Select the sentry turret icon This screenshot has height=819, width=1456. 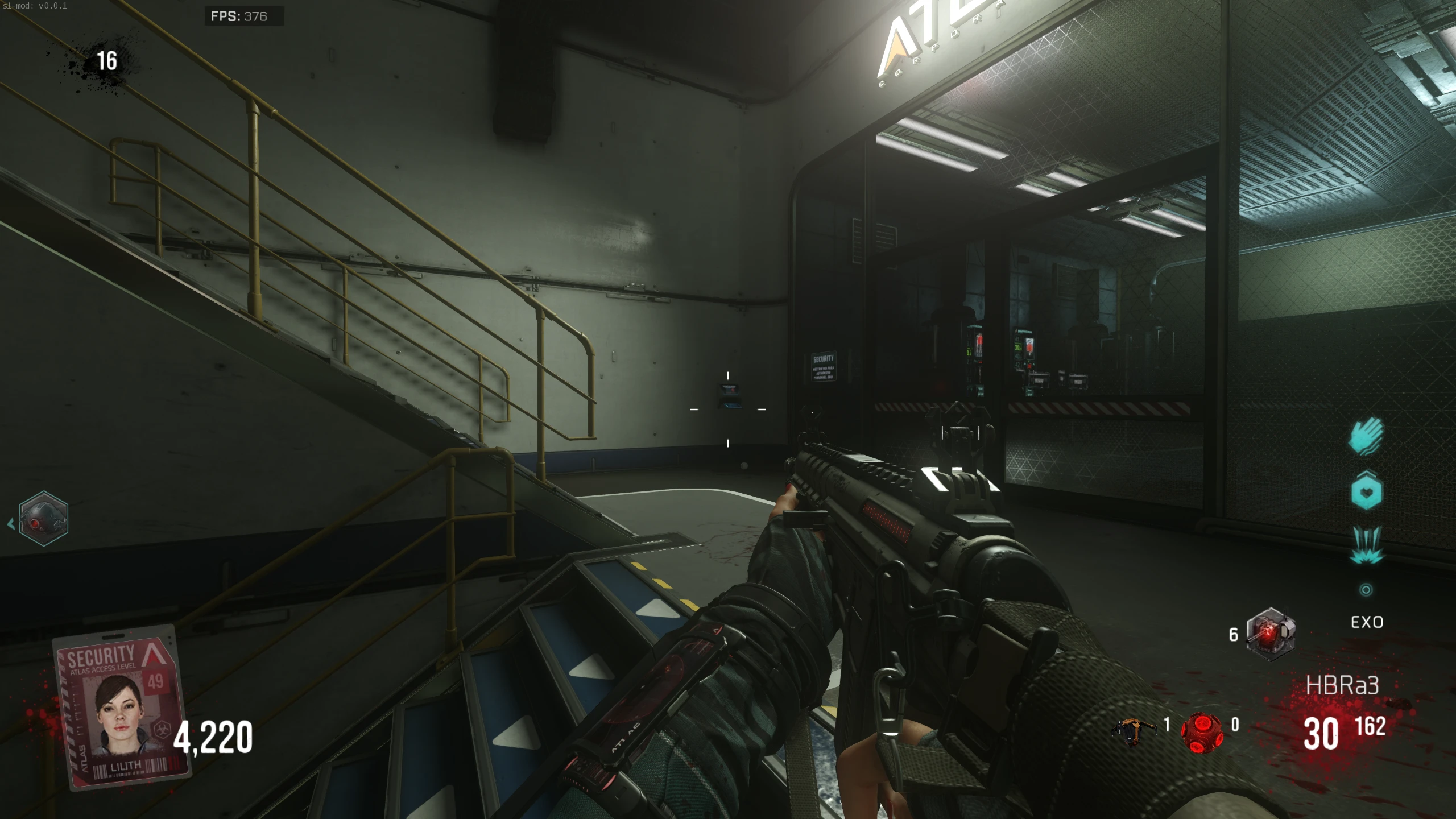point(1271,634)
